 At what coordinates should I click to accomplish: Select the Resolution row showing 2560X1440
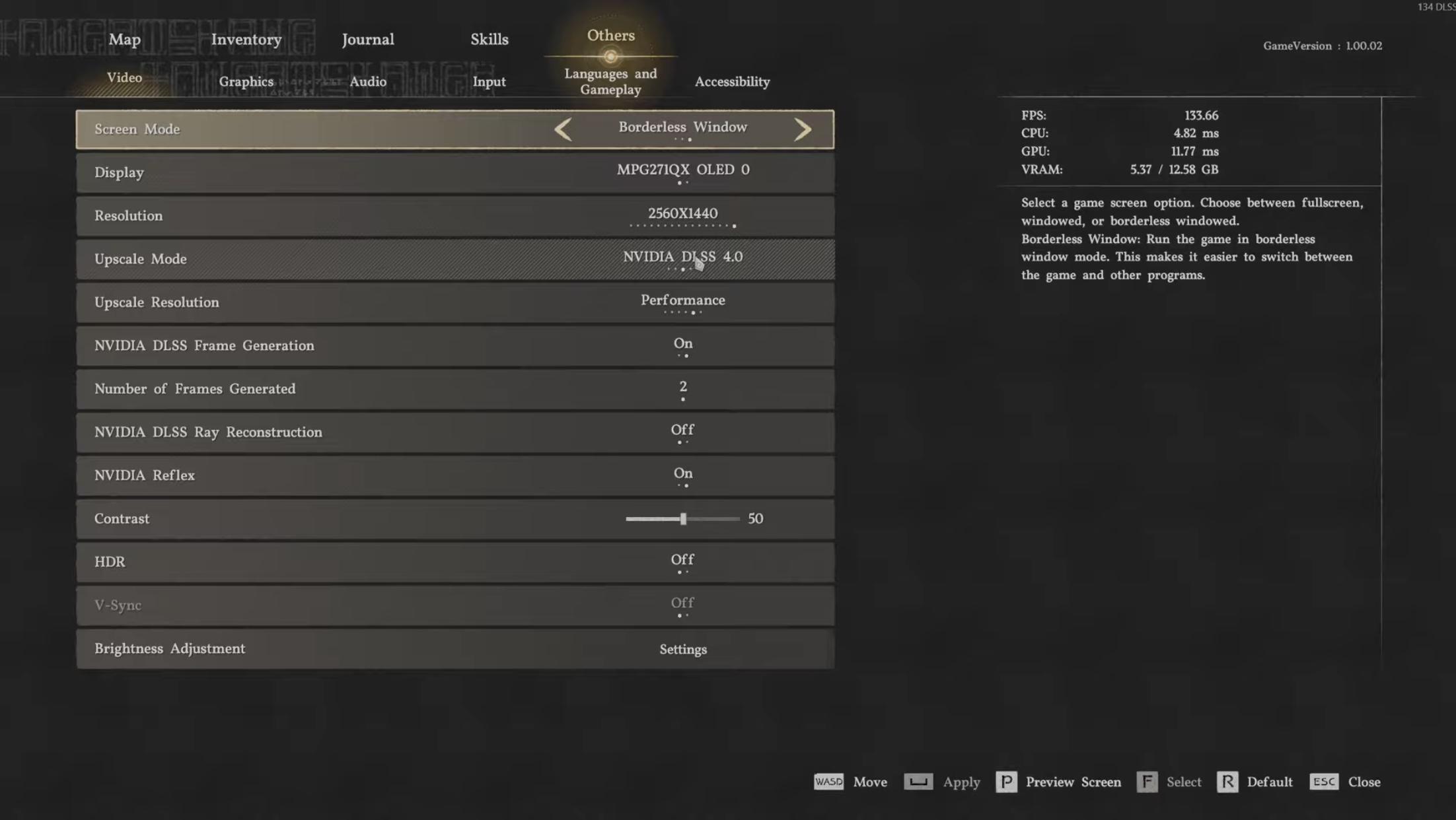click(682, 215)
